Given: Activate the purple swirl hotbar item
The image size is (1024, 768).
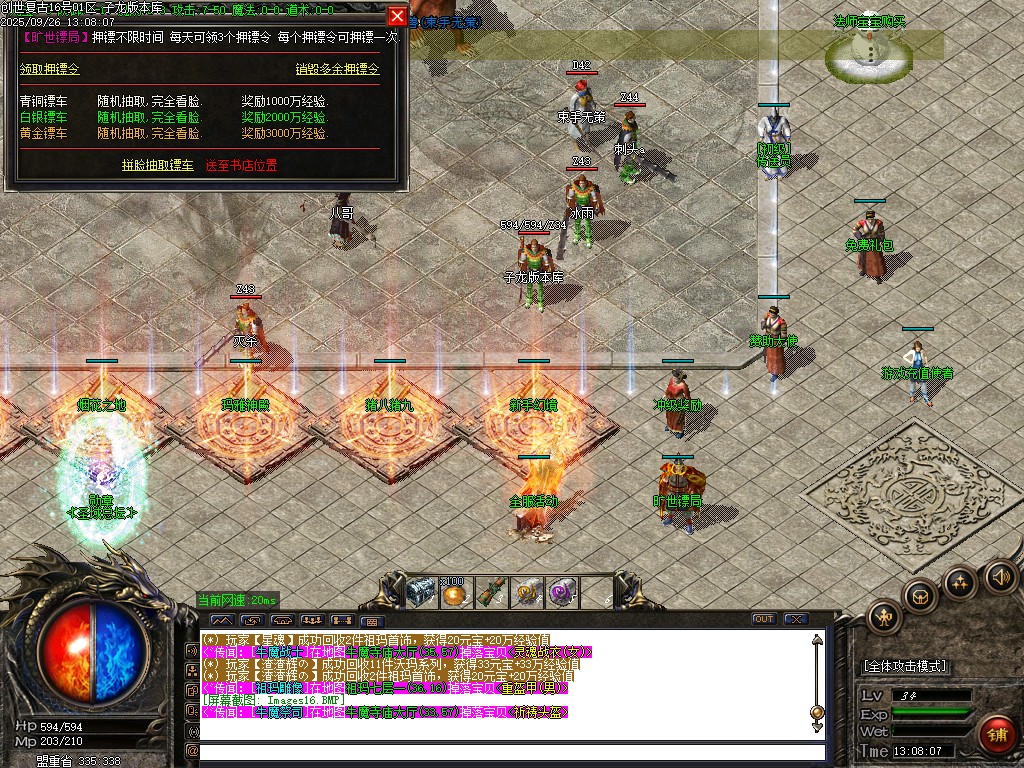Looking at the screenshot, I should (x=563, y=593).
